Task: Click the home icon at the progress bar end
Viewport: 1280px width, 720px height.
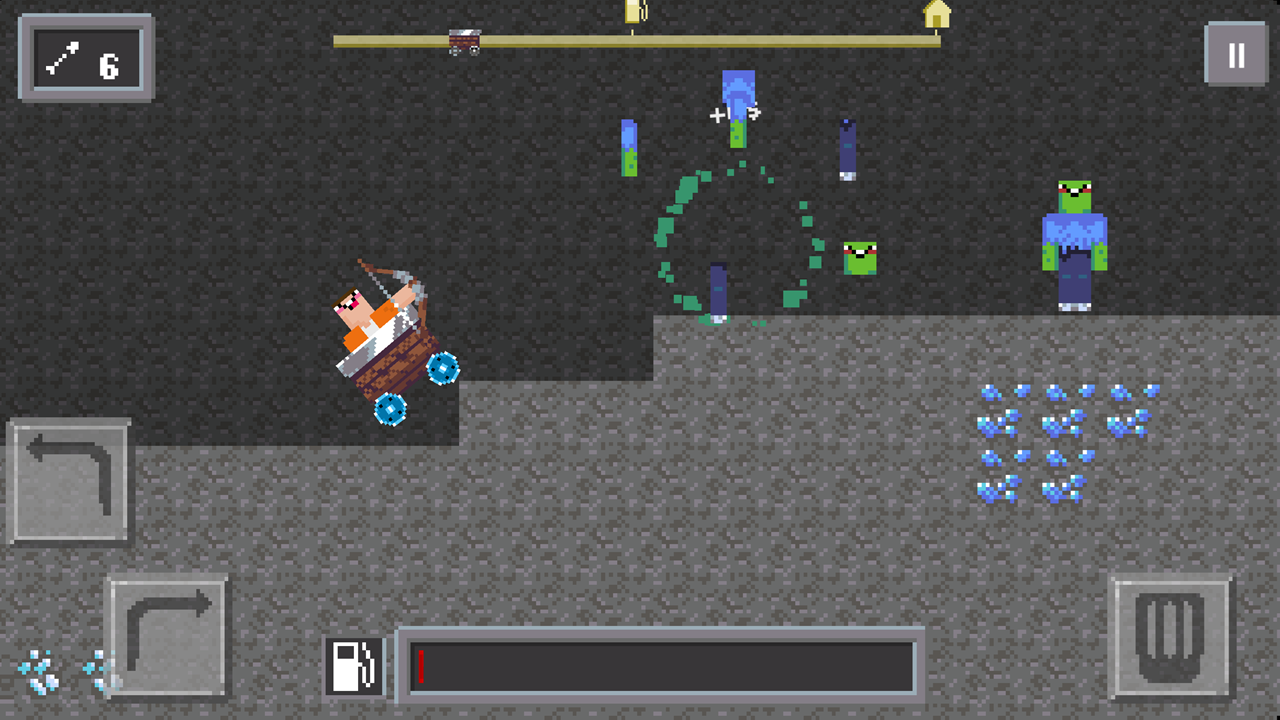Action: coord(938,16)
